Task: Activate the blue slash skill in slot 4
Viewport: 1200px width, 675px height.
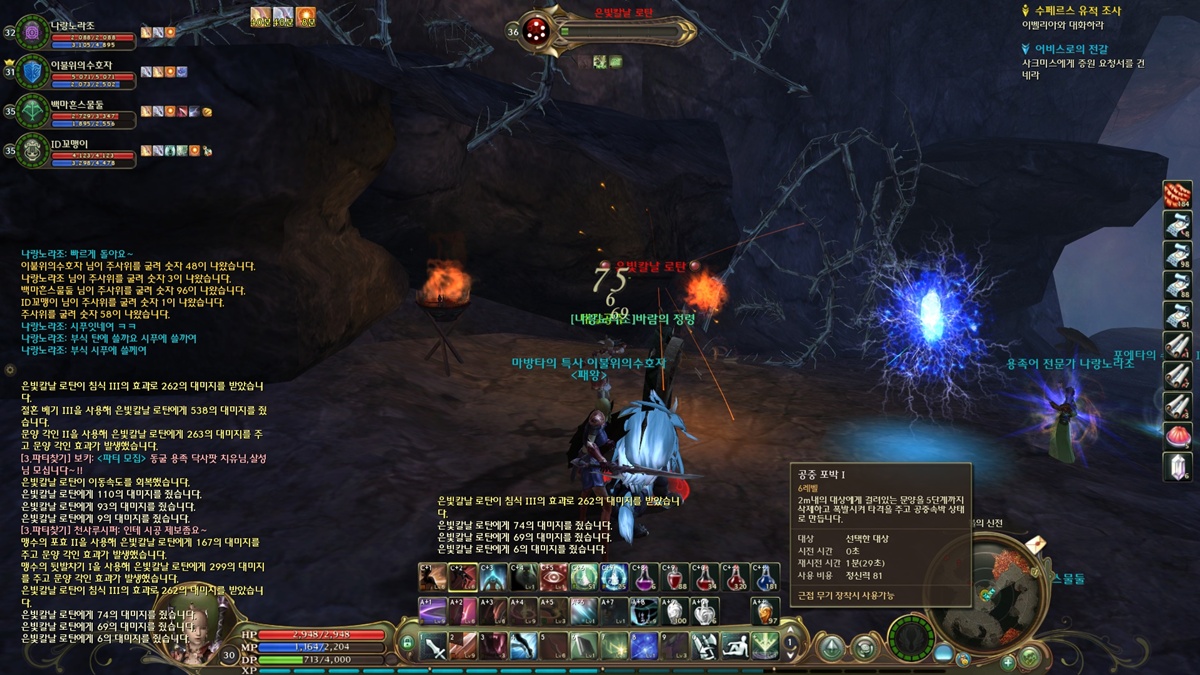Action: pyautogui.click(x=524, y=647)
